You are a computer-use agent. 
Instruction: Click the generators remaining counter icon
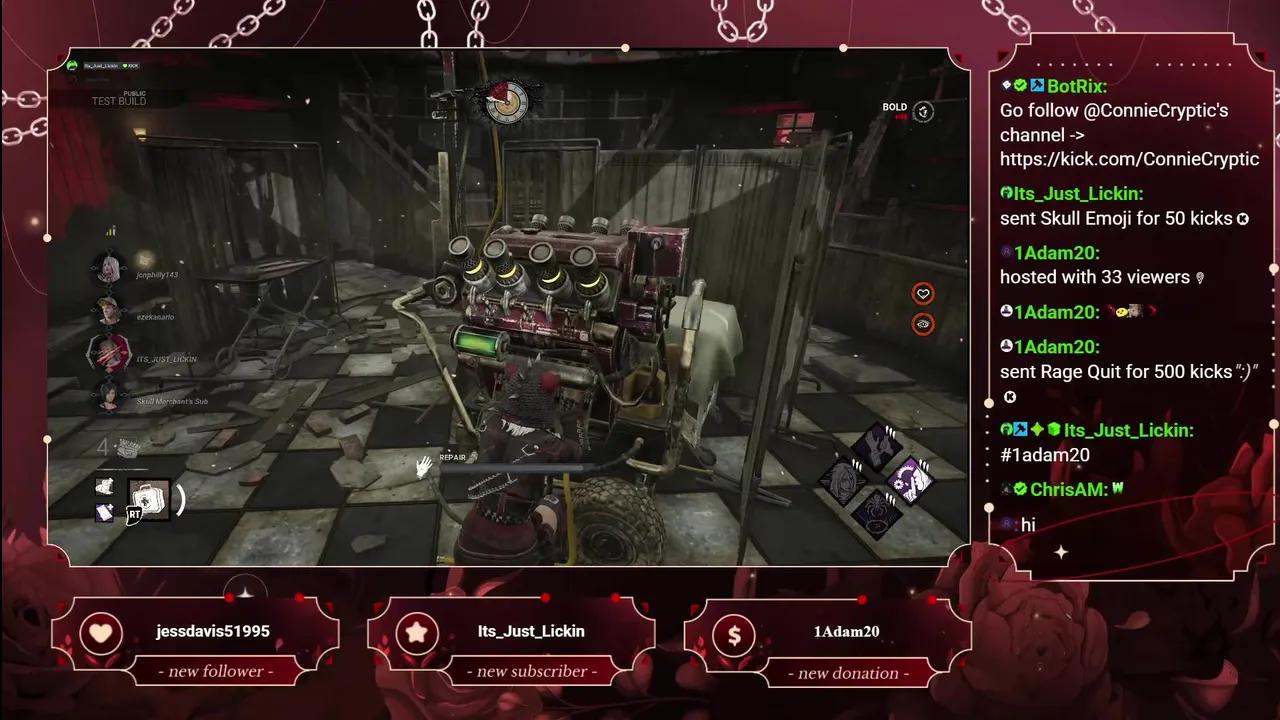coord(127,447)
